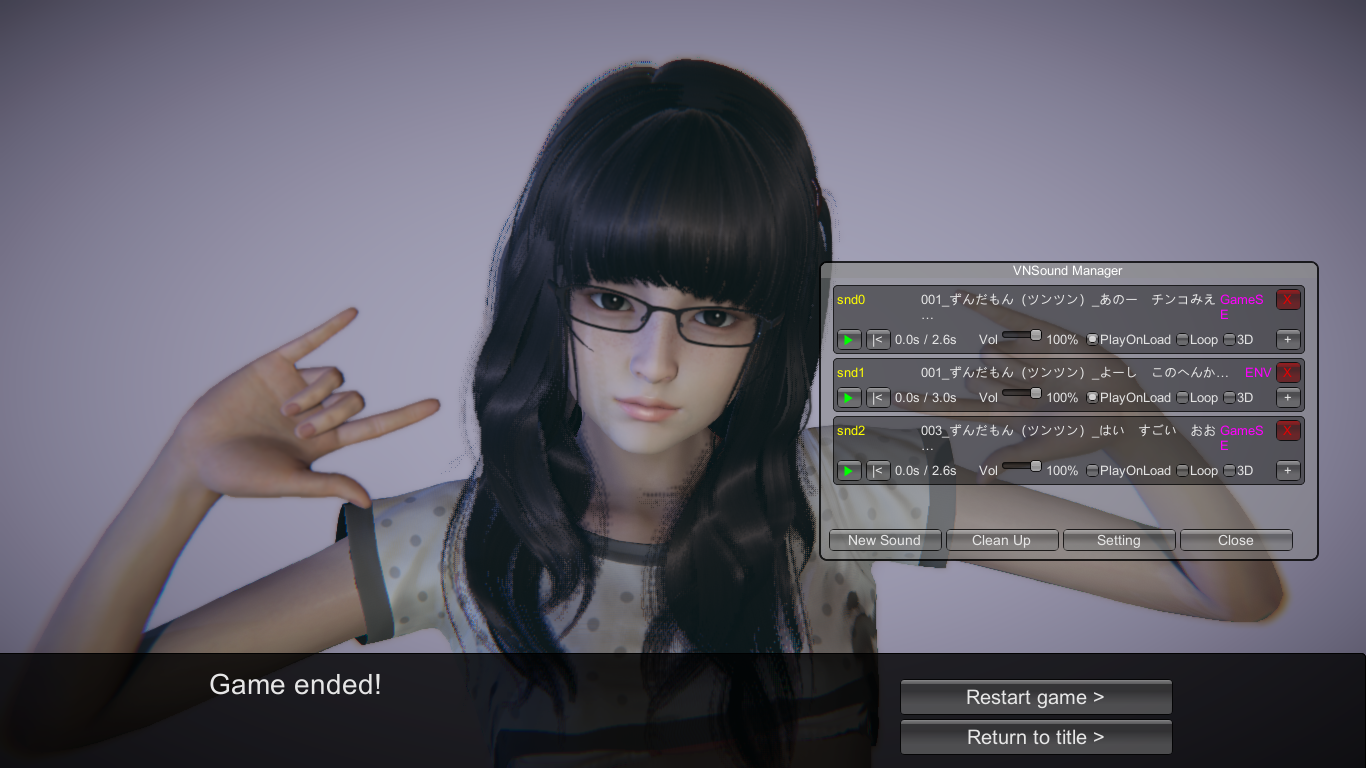This screenshot has width=1366, height=768.
Task: Expand snd0 with the plus button
Action: [x=1288, y=340]
